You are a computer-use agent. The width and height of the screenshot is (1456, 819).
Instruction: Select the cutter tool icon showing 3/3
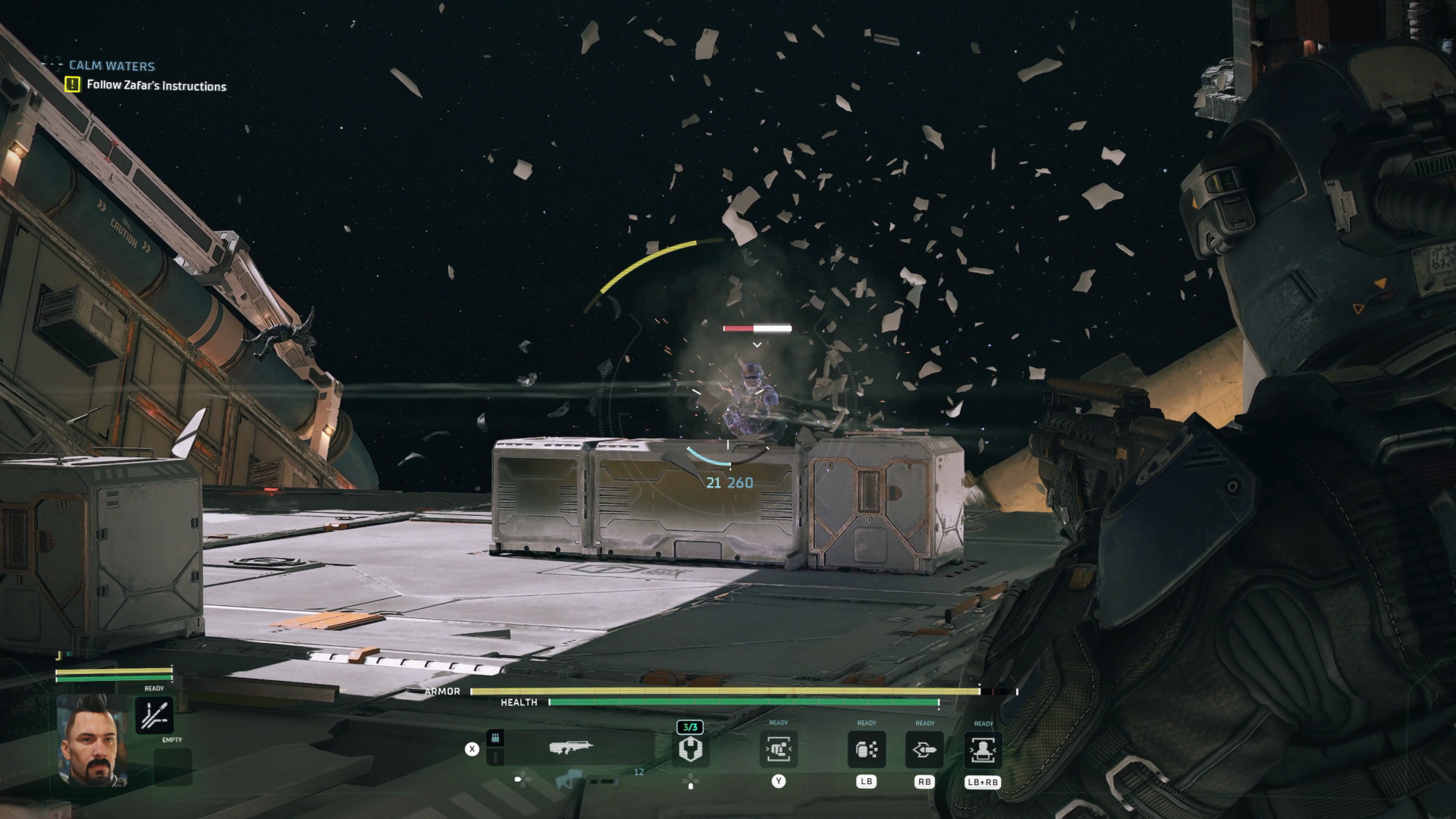click(x=691, y=749)
